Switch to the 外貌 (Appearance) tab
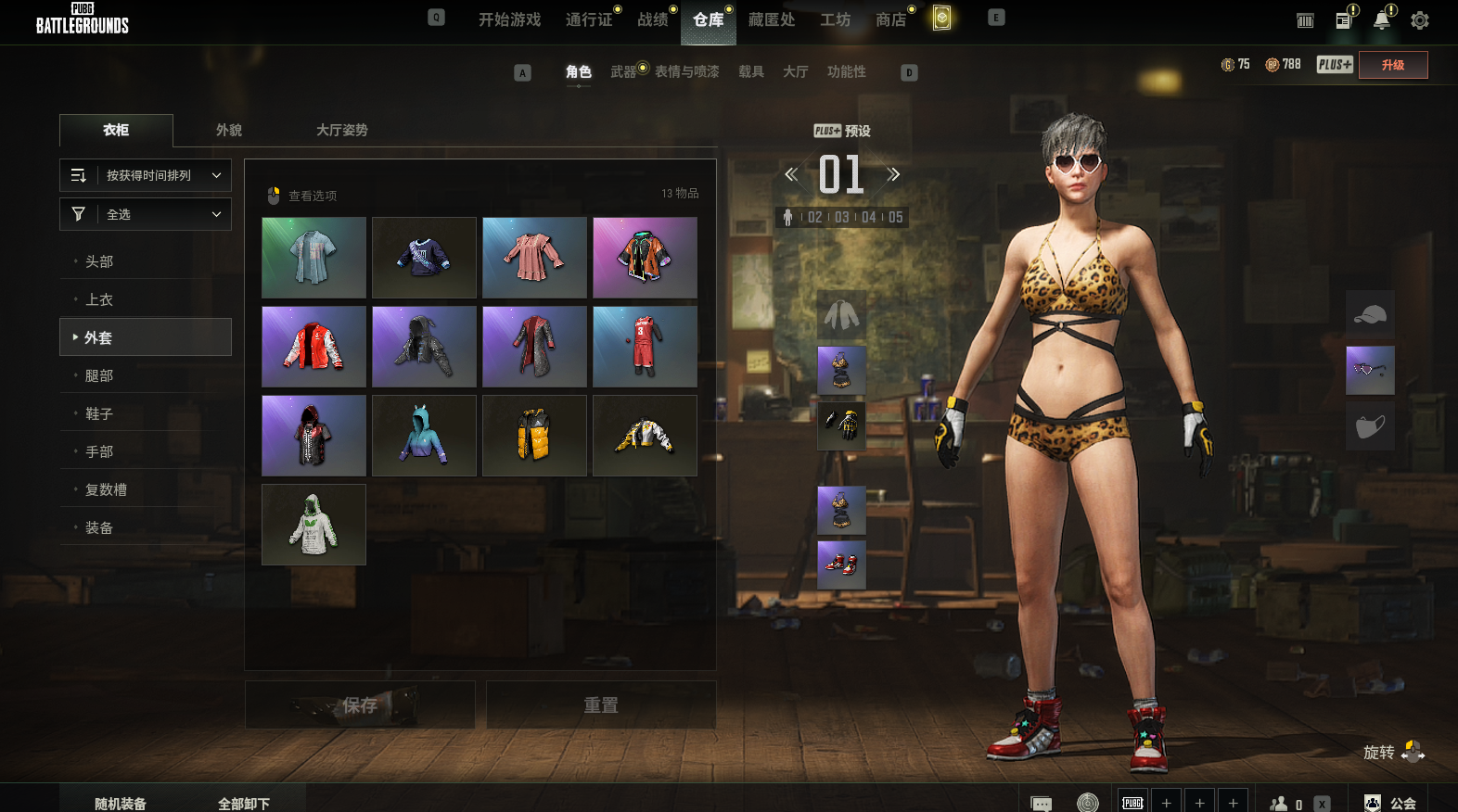 229,130
